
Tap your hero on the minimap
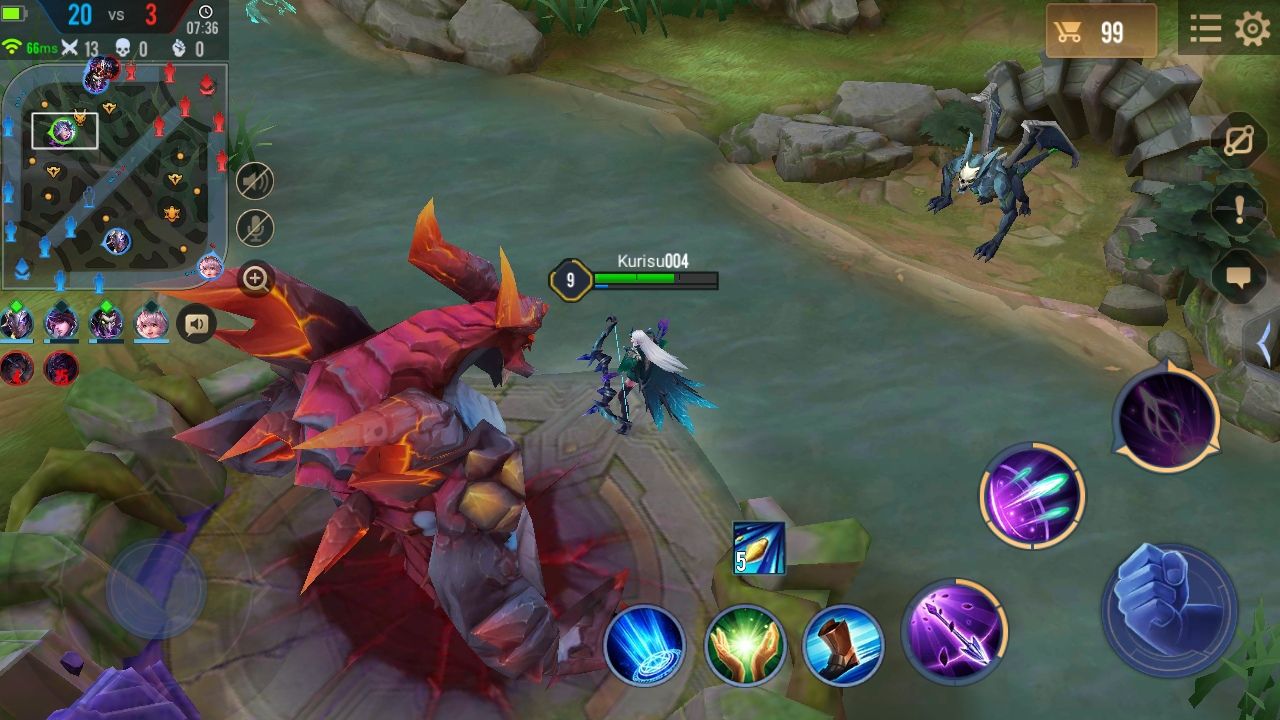point(65,130)
